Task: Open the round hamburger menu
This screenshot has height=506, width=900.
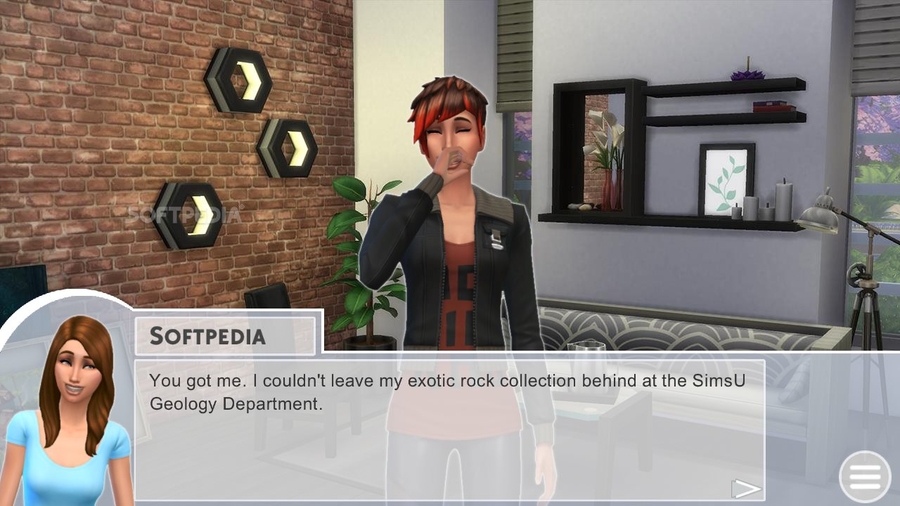Action: [x=865, y=478]
